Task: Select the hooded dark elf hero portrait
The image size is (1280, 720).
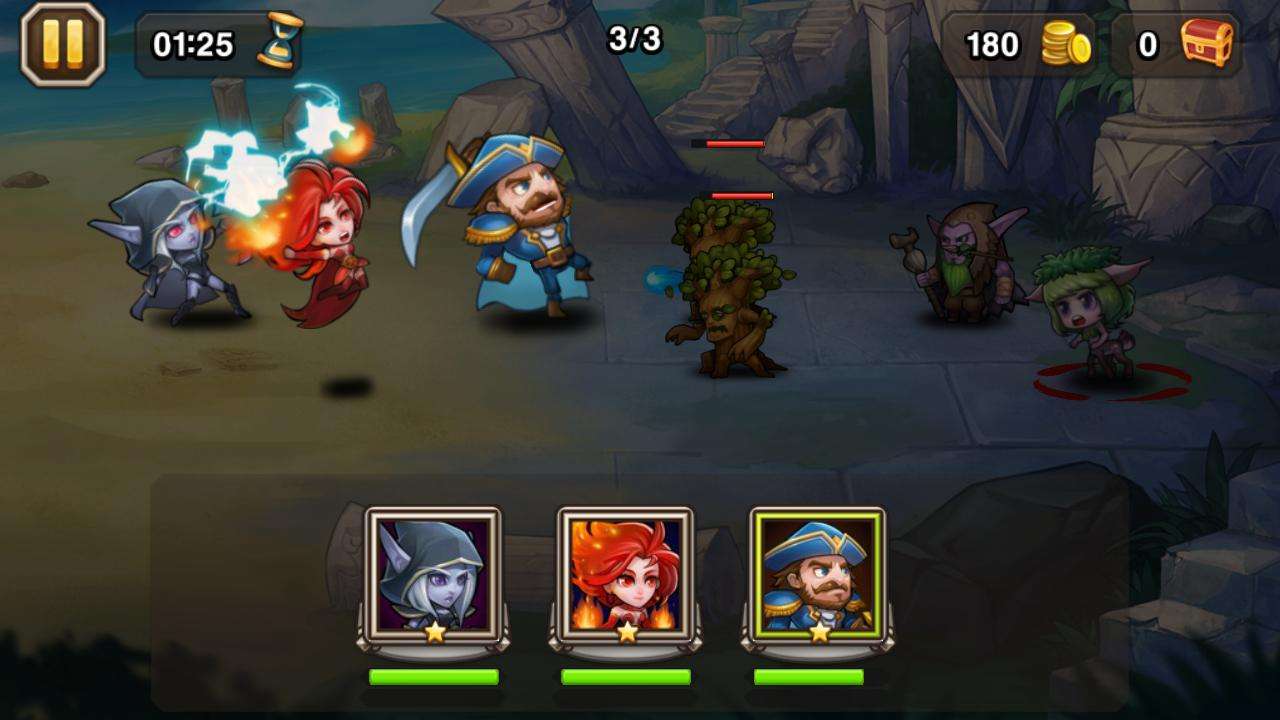Action: click(433, 575)
